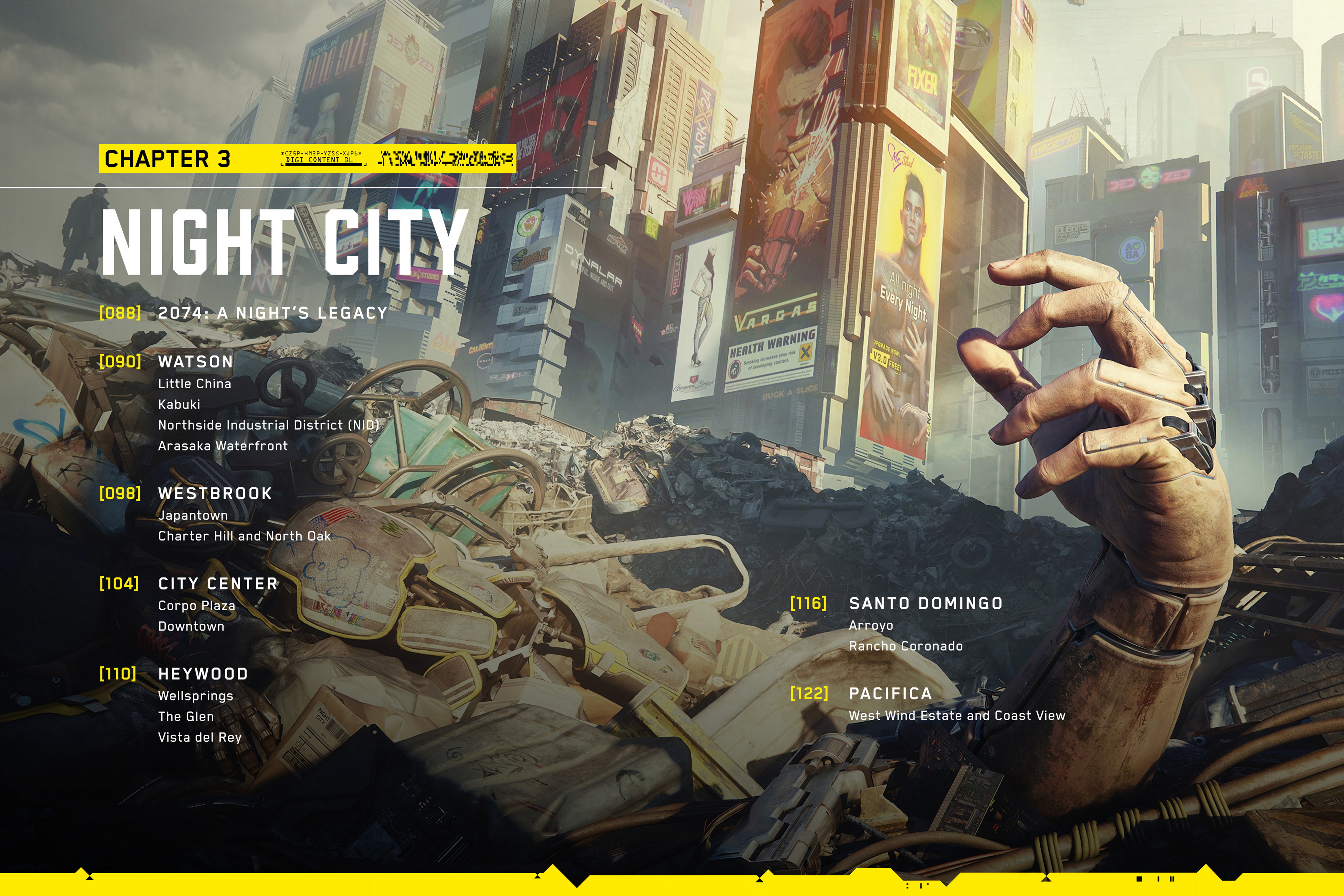Screen dimensions: 1344x896
Task: Select the Arroyo entry
Action: (871, 626)
